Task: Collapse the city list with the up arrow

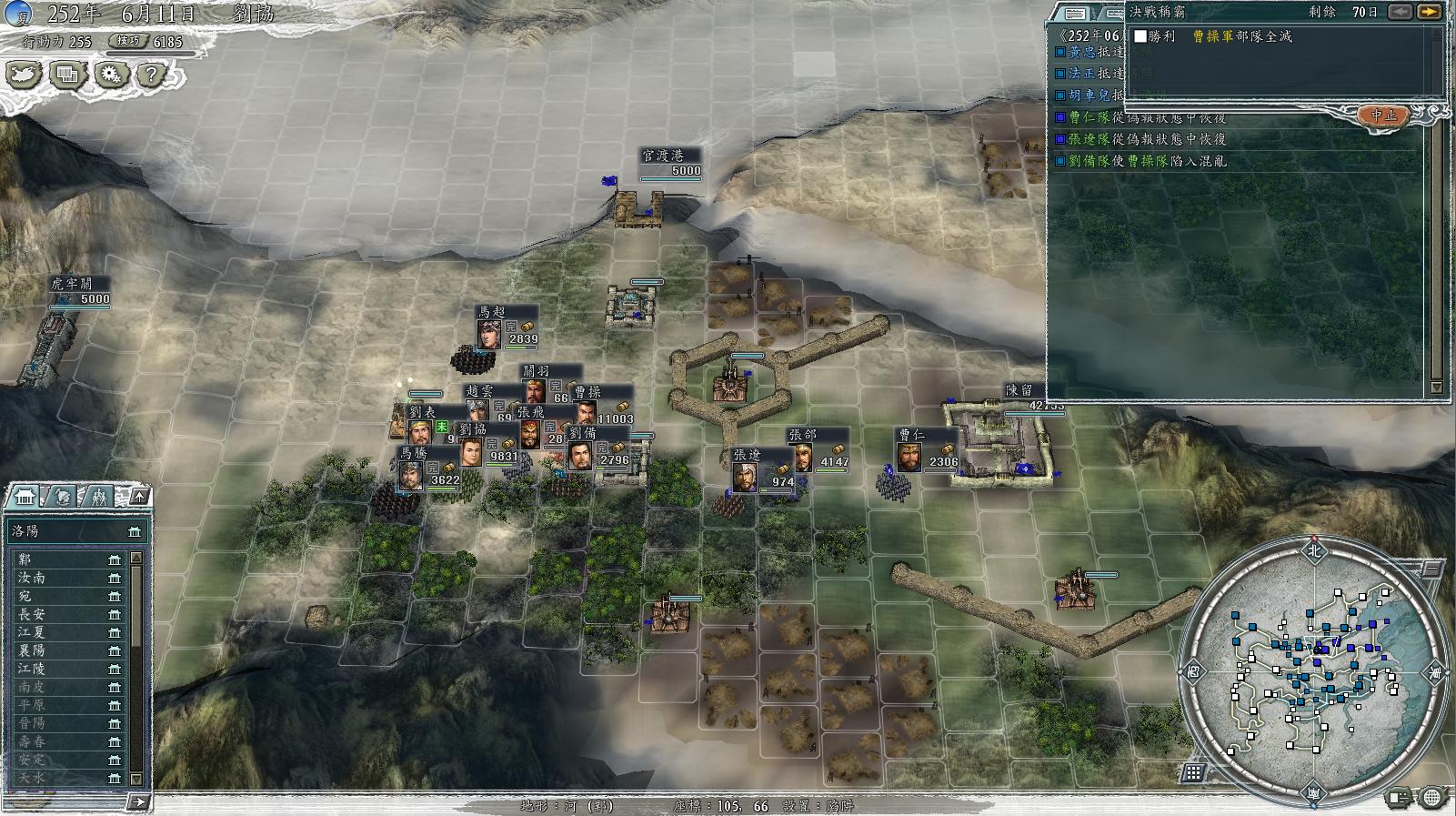Action: [x=139, y=496]
